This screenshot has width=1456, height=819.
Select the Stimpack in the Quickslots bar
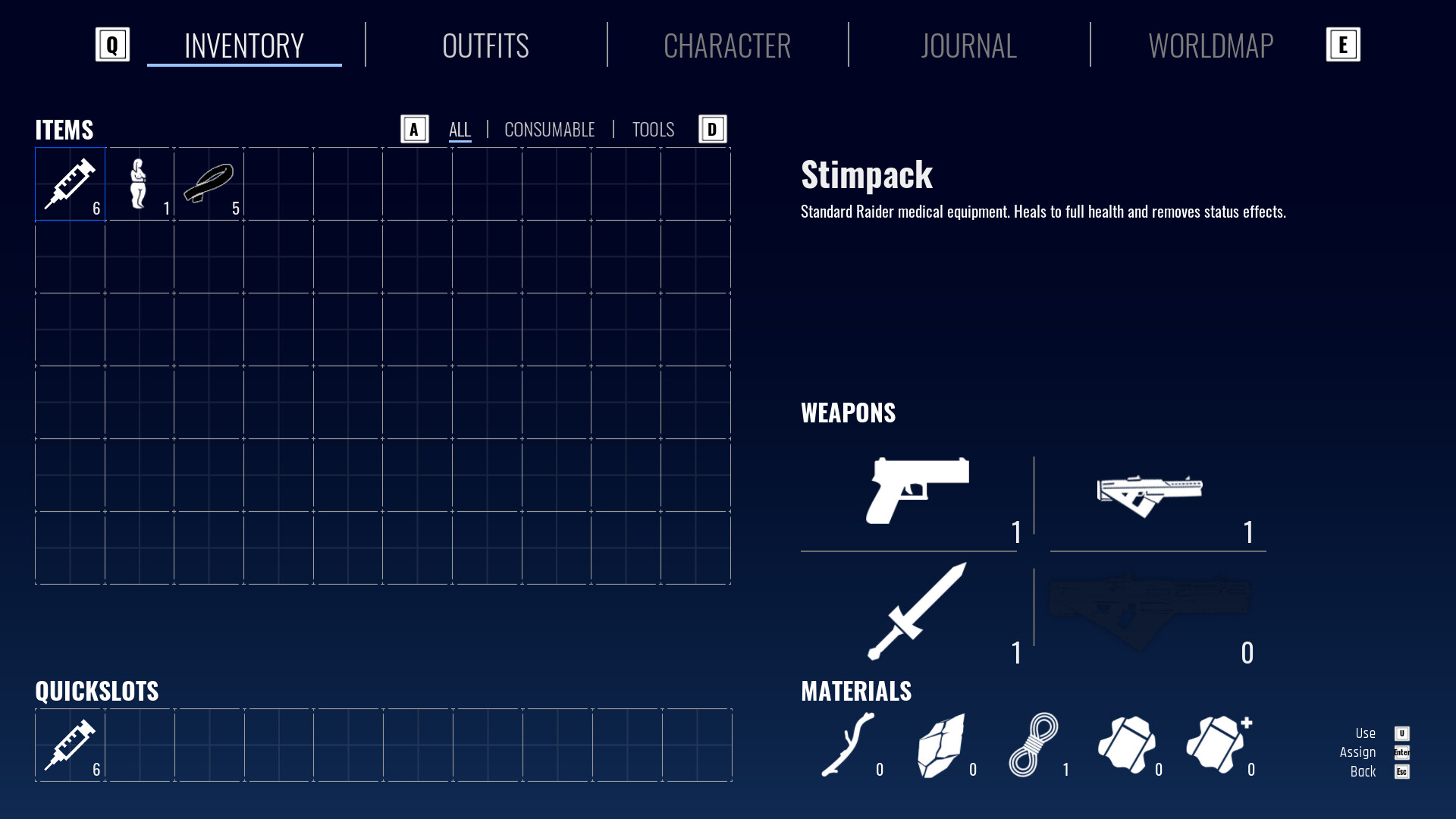tap(70, 745)
